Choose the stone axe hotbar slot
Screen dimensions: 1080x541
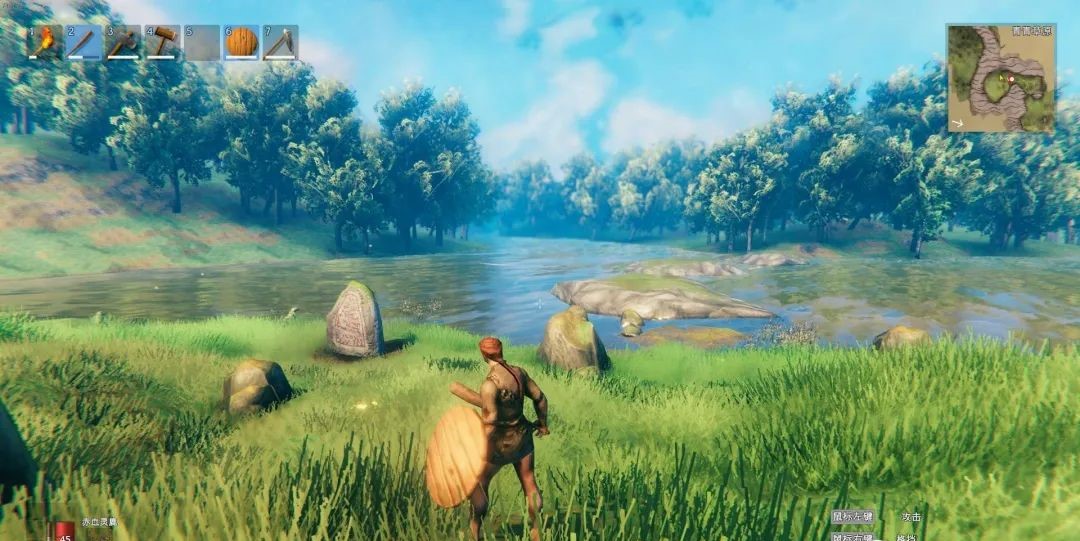click(x=123, y=43)
